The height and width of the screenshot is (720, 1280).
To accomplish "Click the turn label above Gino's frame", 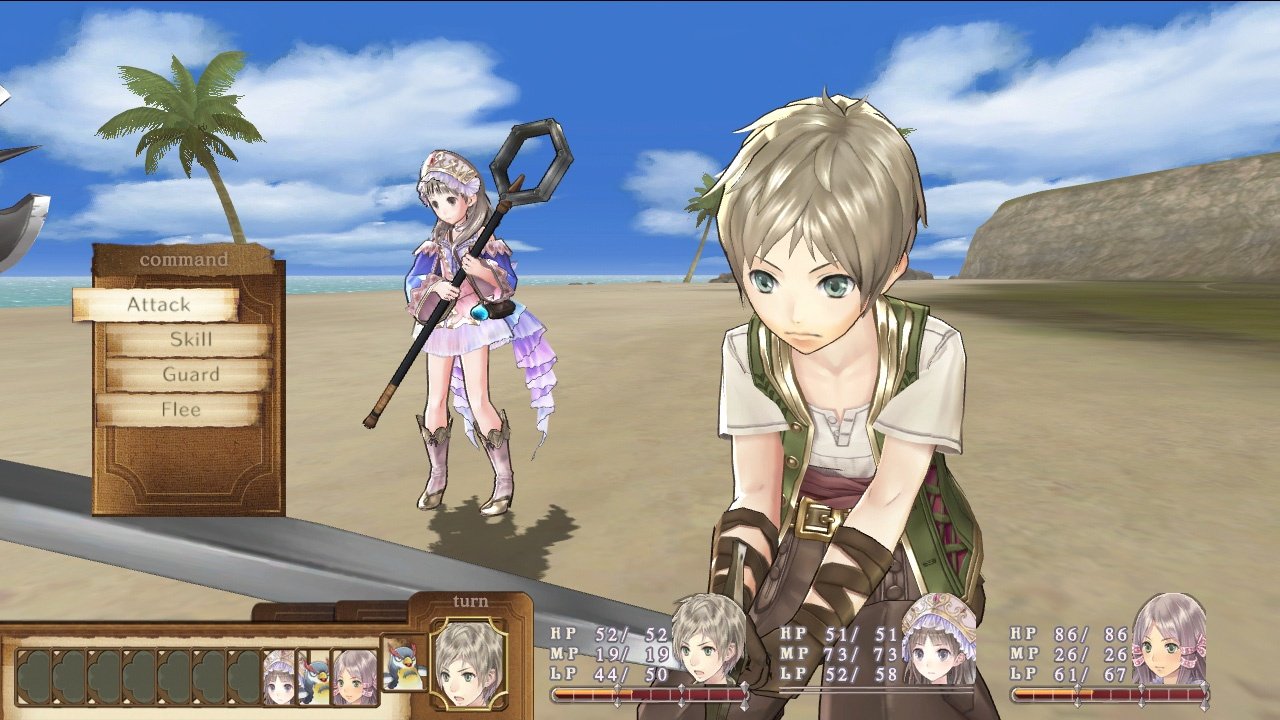I will point(469,599).
